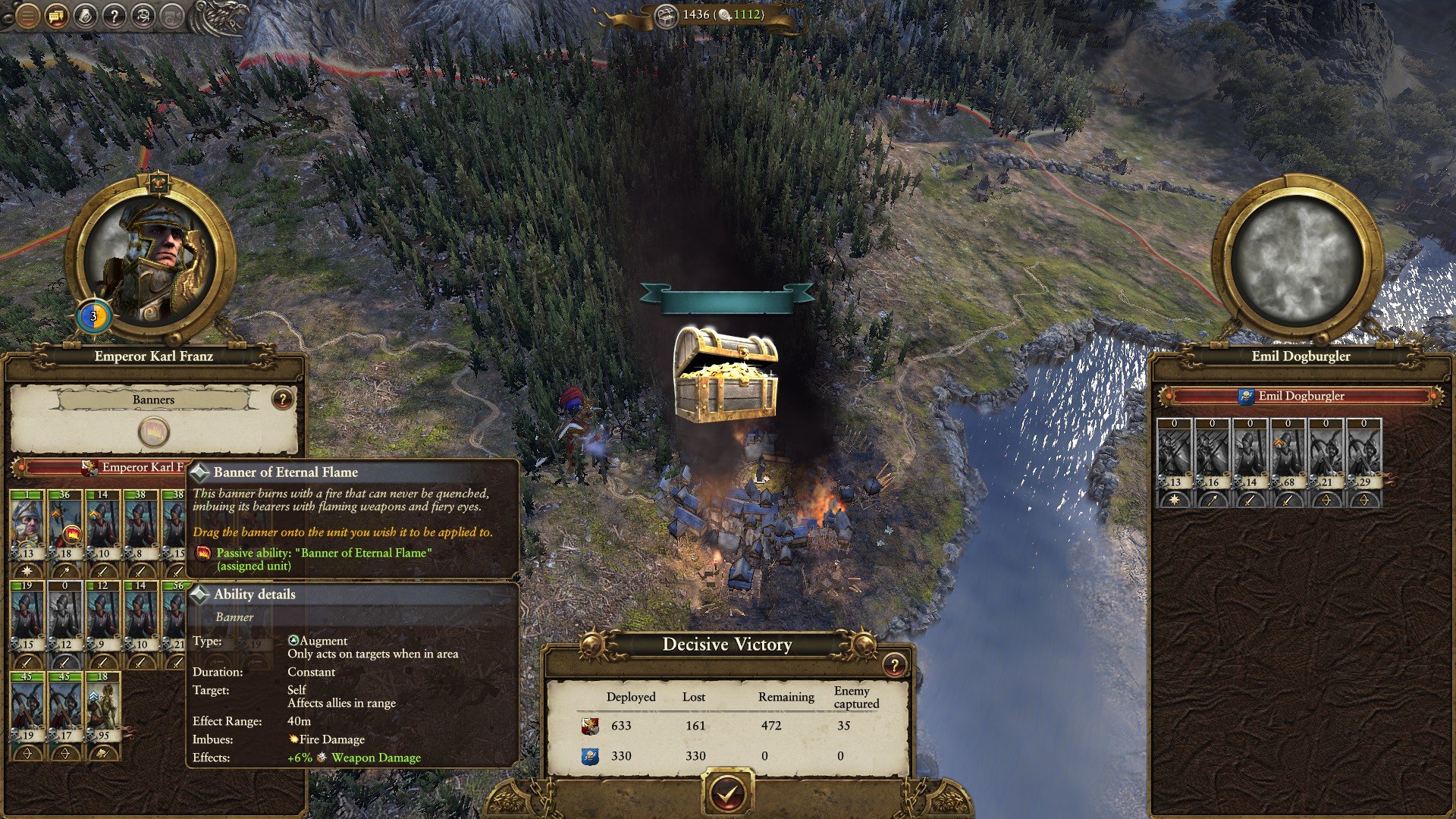Open help for the Banners panel

click(x=282, y=399)
